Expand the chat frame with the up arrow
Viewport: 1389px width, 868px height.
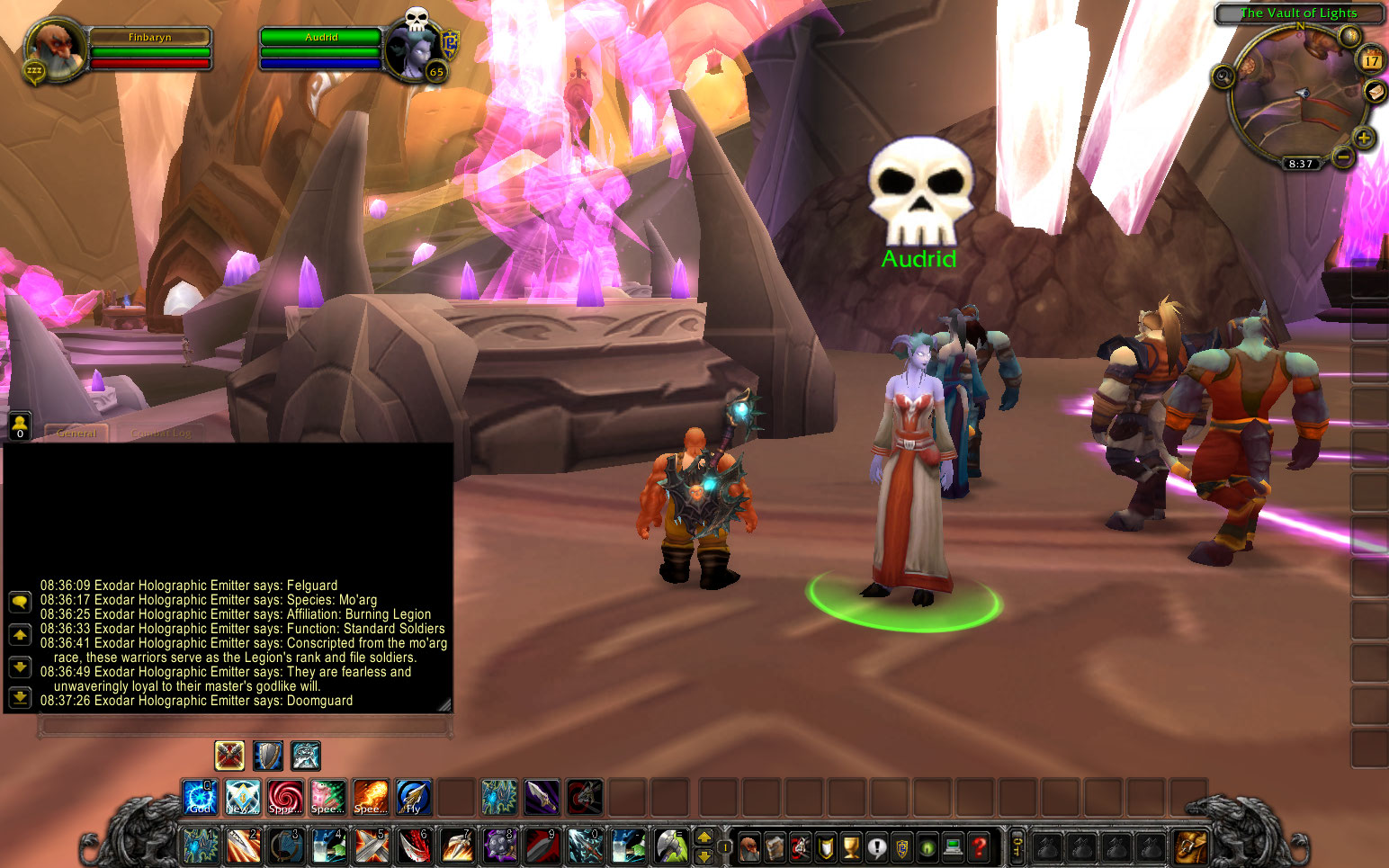pyautogui.click(x=19, y=635)
